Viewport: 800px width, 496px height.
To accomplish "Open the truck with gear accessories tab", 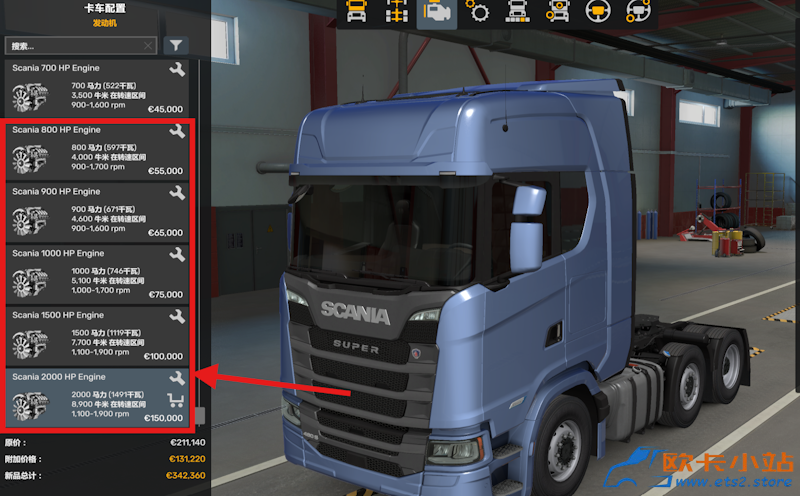I will pos(557,12).
